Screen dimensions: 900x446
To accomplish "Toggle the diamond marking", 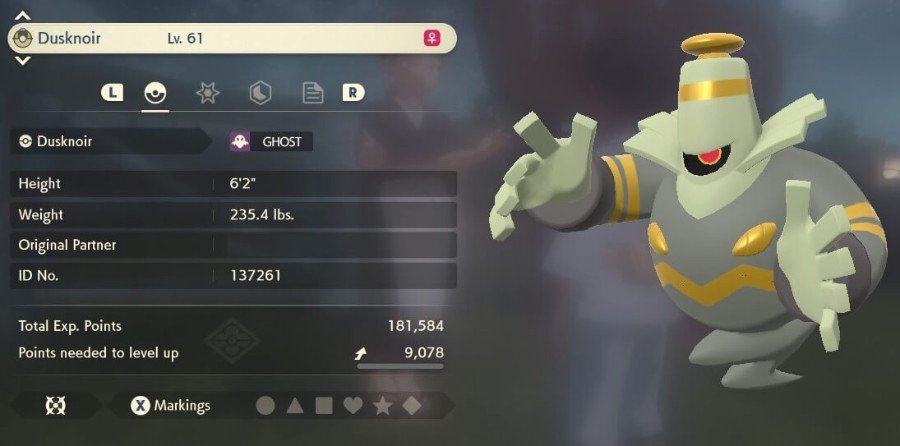I will coord(411,406).
